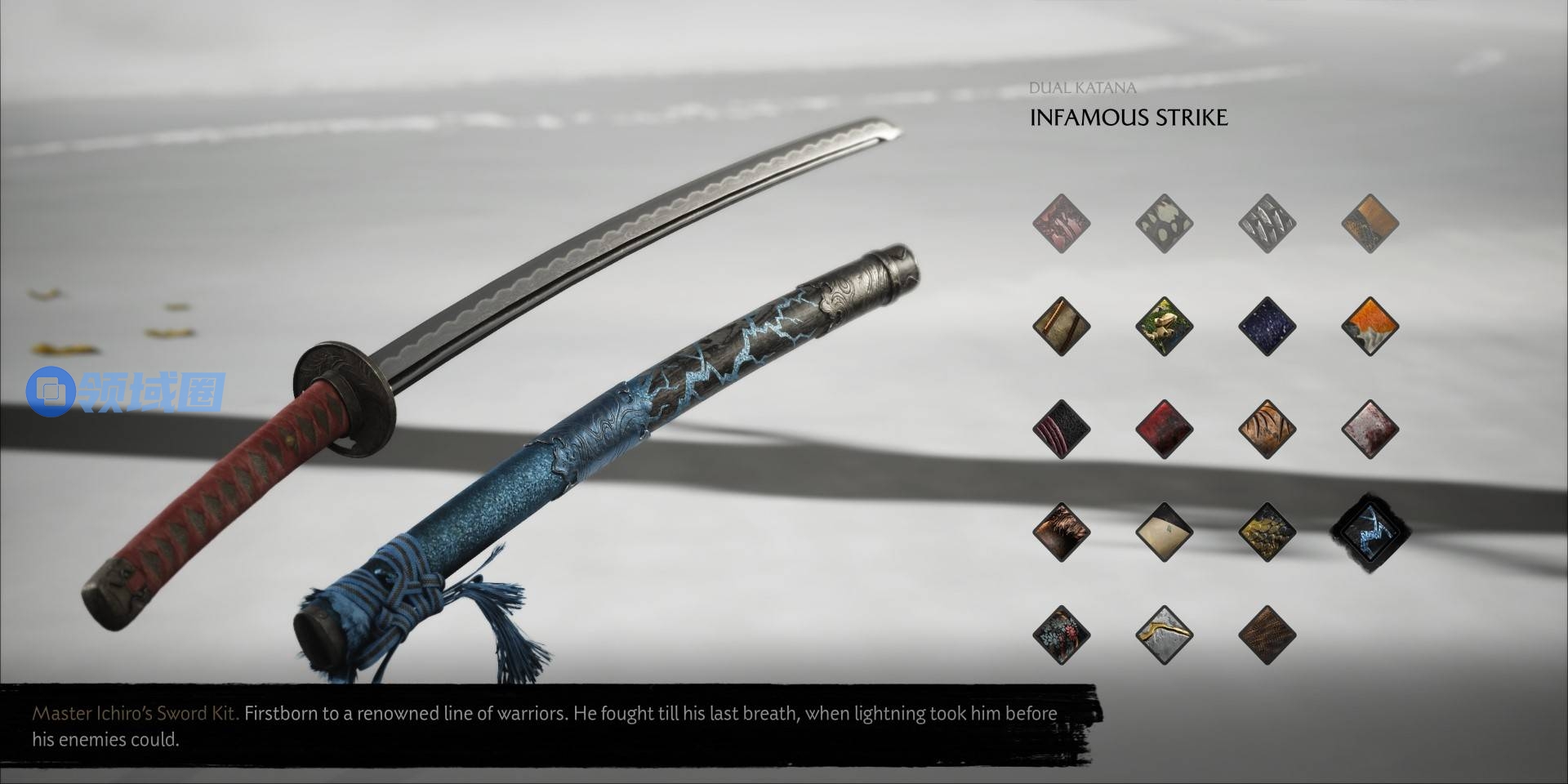Select the faded grey spotted sword kit

click(1165, 223)
